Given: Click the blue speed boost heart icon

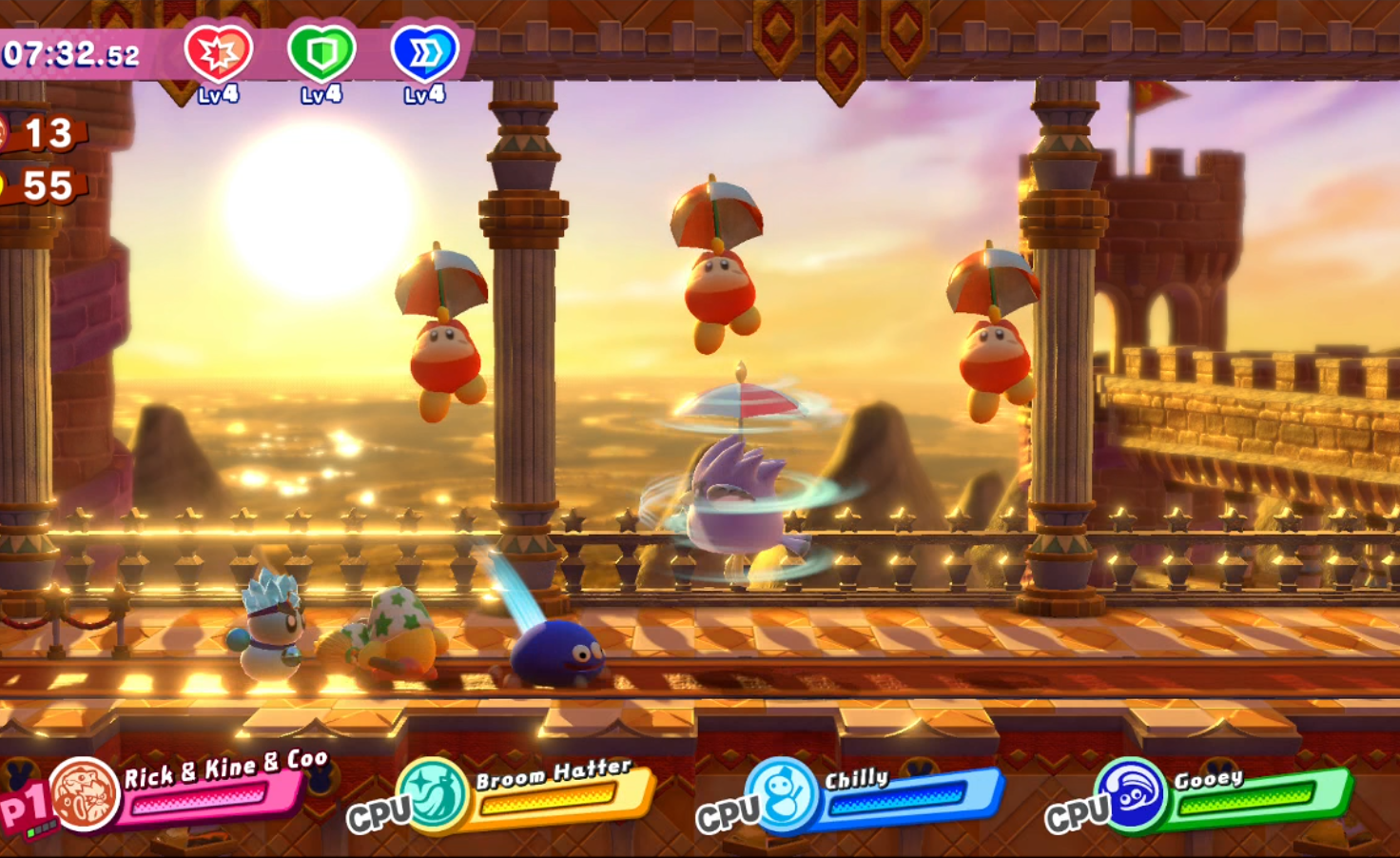Looking at the screenshot, I should 424,53.
